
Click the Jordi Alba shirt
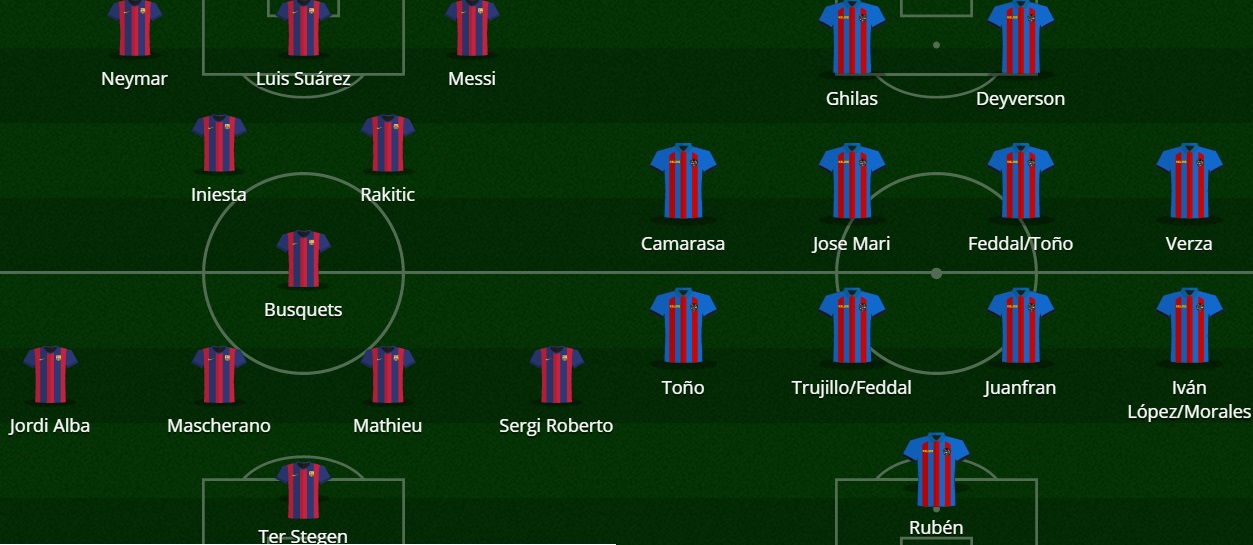(50, 375)
